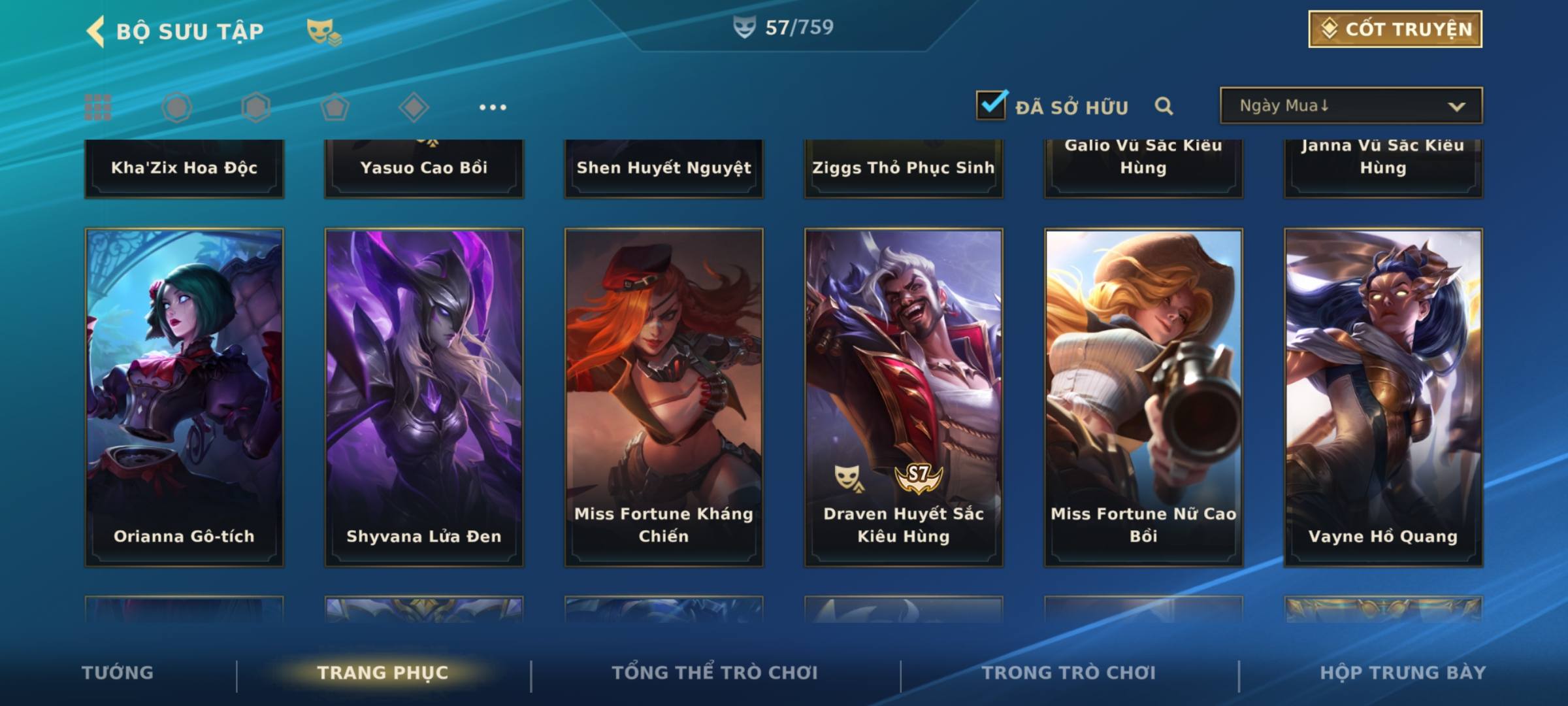Toggle the Đã Sở Hữu checkbox
This screenshot has height=706, width=1568.
click(x=991, y=105)
